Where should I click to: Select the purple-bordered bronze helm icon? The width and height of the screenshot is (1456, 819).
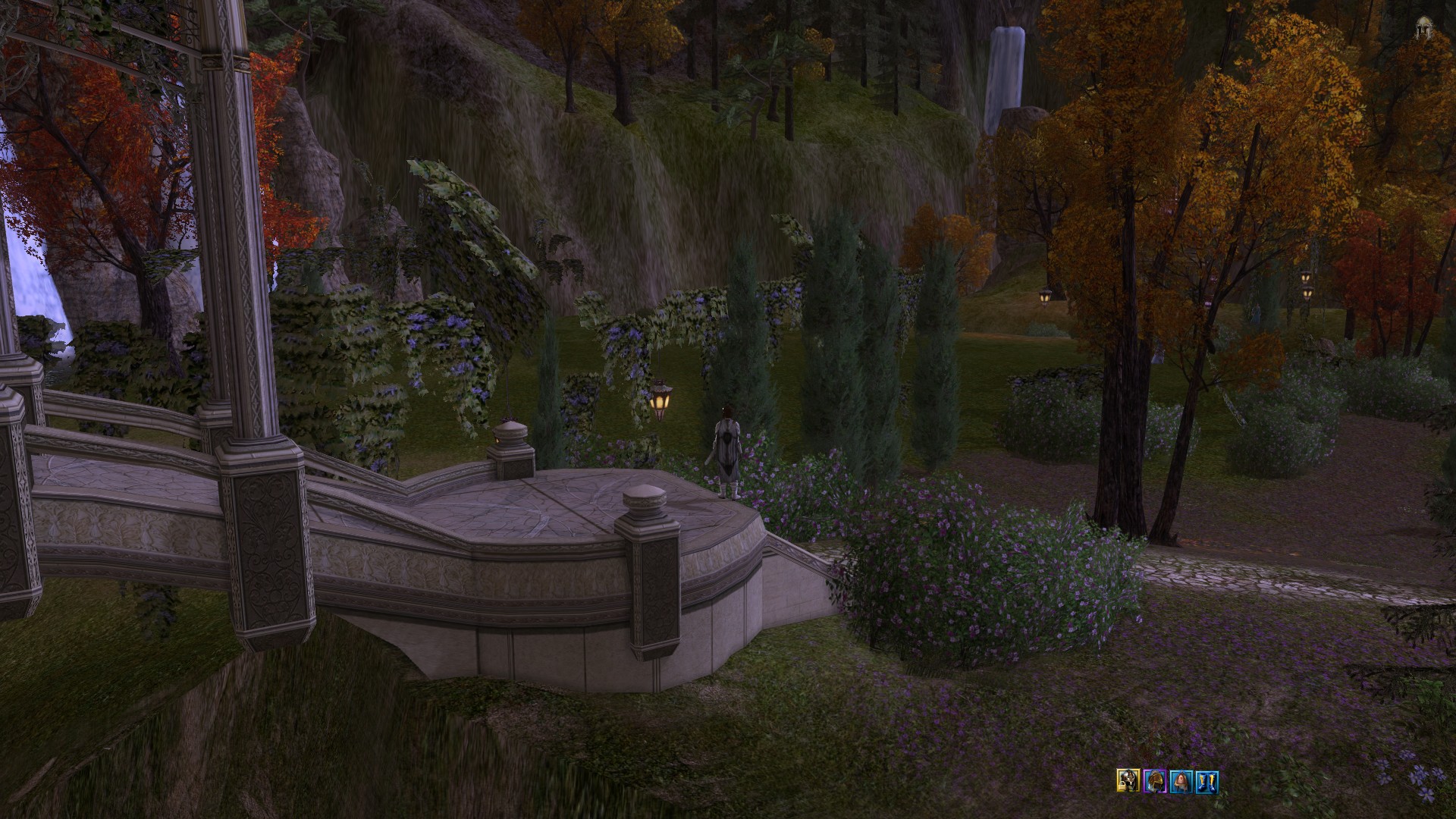[1153, 780]
